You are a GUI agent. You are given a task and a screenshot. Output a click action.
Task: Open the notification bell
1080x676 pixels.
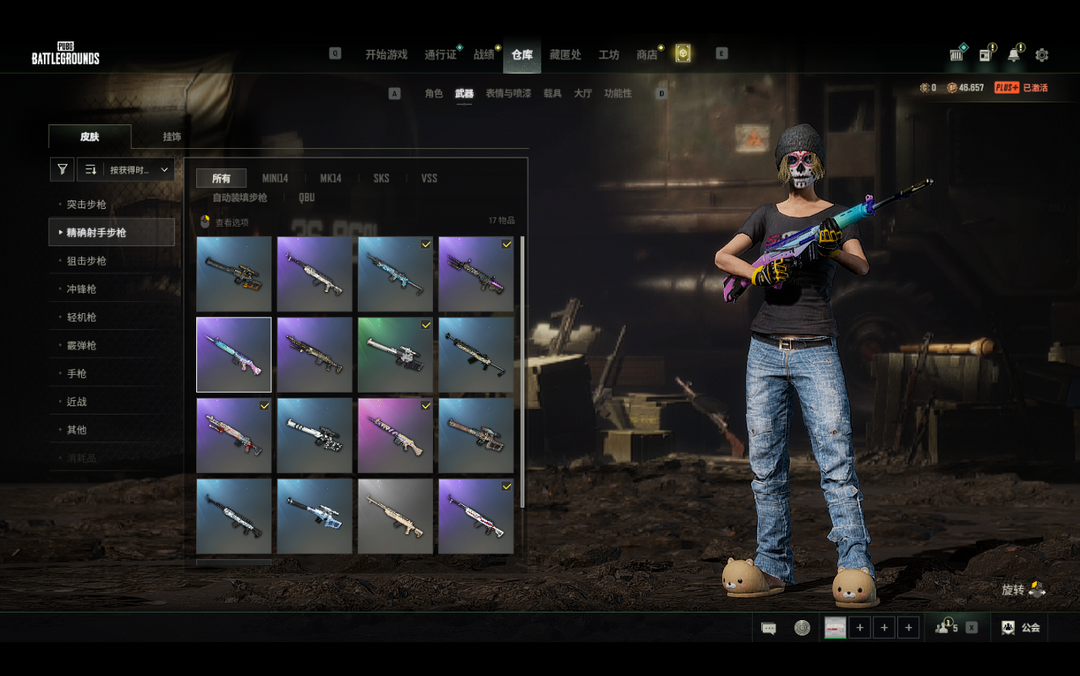coord(1014,55)
